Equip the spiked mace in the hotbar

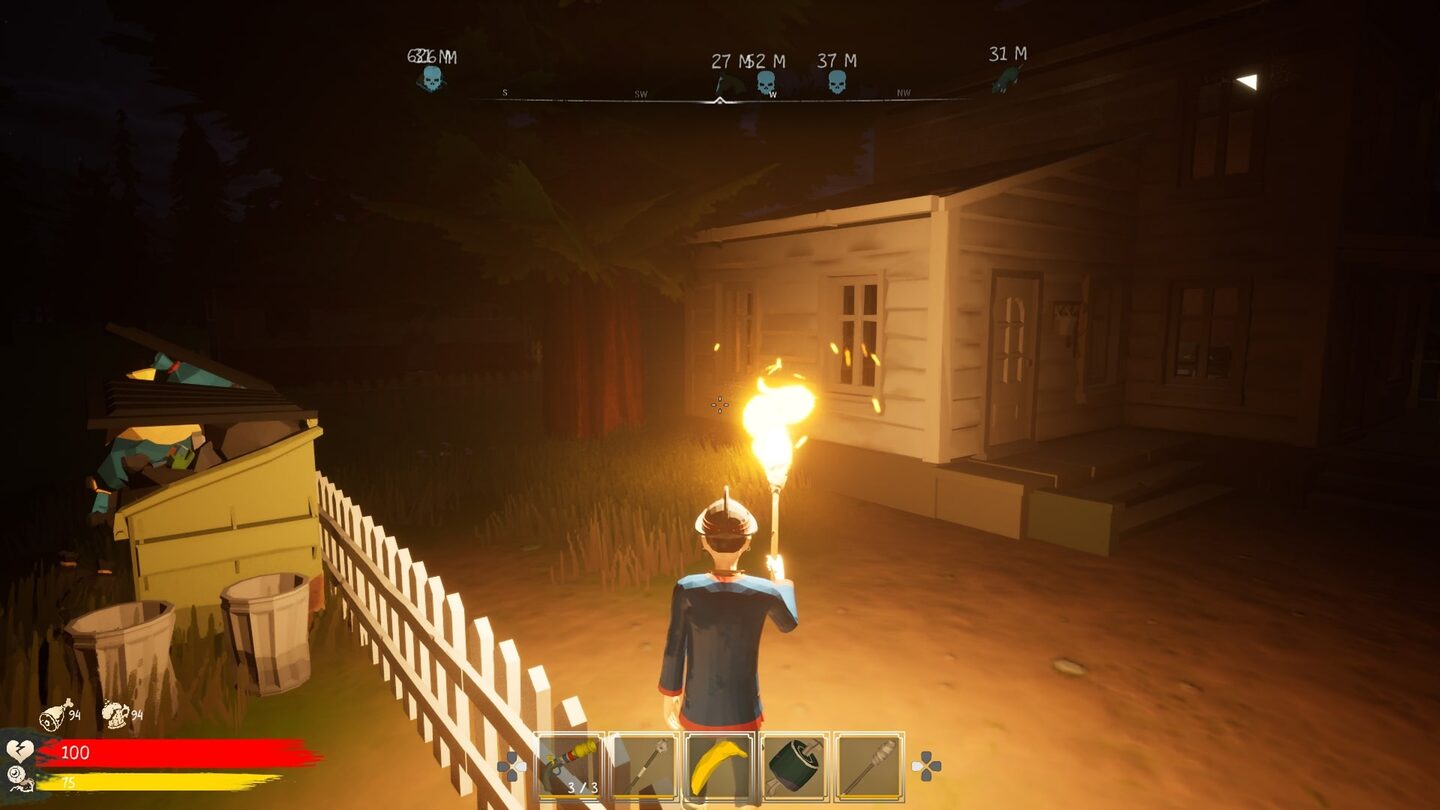644,767
